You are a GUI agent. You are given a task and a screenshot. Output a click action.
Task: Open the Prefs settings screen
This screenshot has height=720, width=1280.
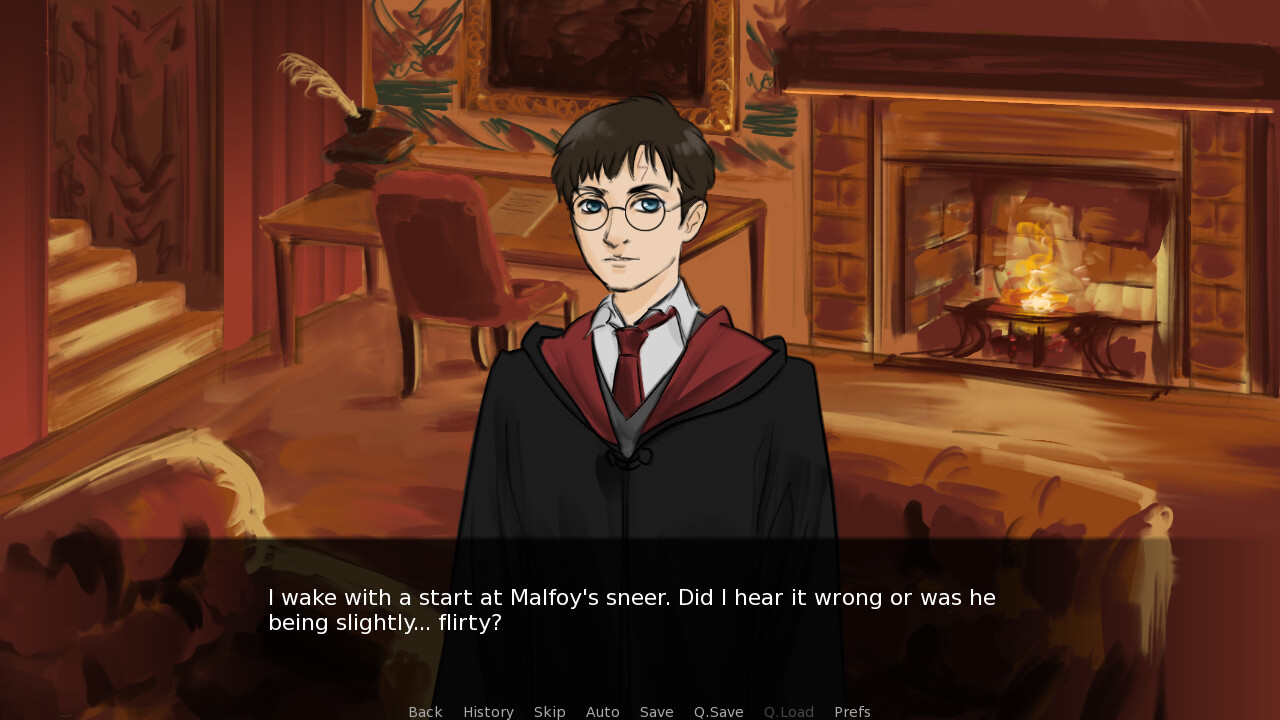(x=852, y=711)
